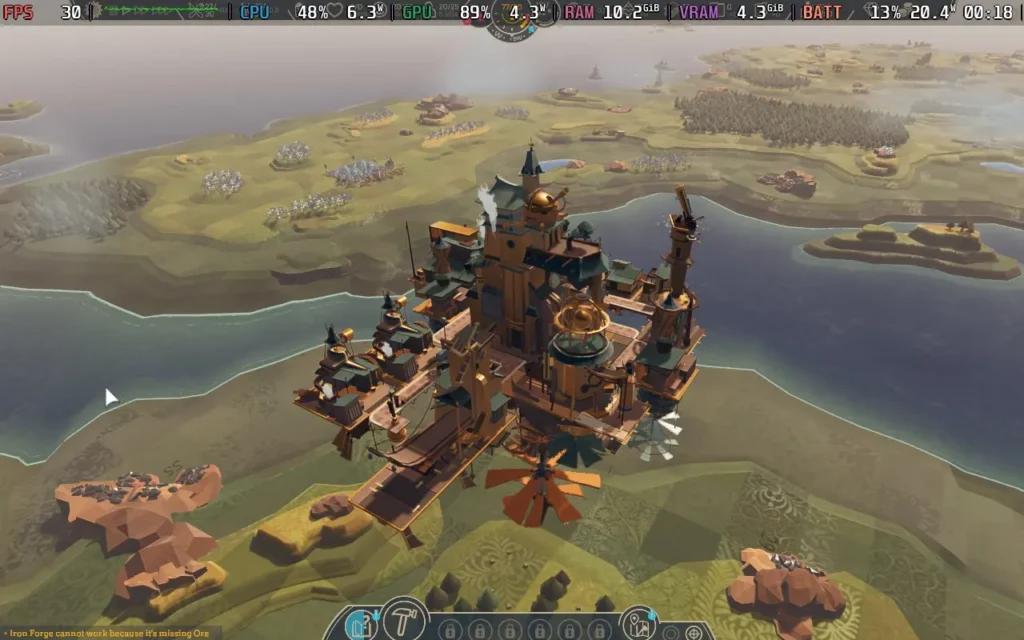The width and height of the screenshot is (1024, 640).
Task: Click the crosshair target button
Action: [x=695, y=633]
